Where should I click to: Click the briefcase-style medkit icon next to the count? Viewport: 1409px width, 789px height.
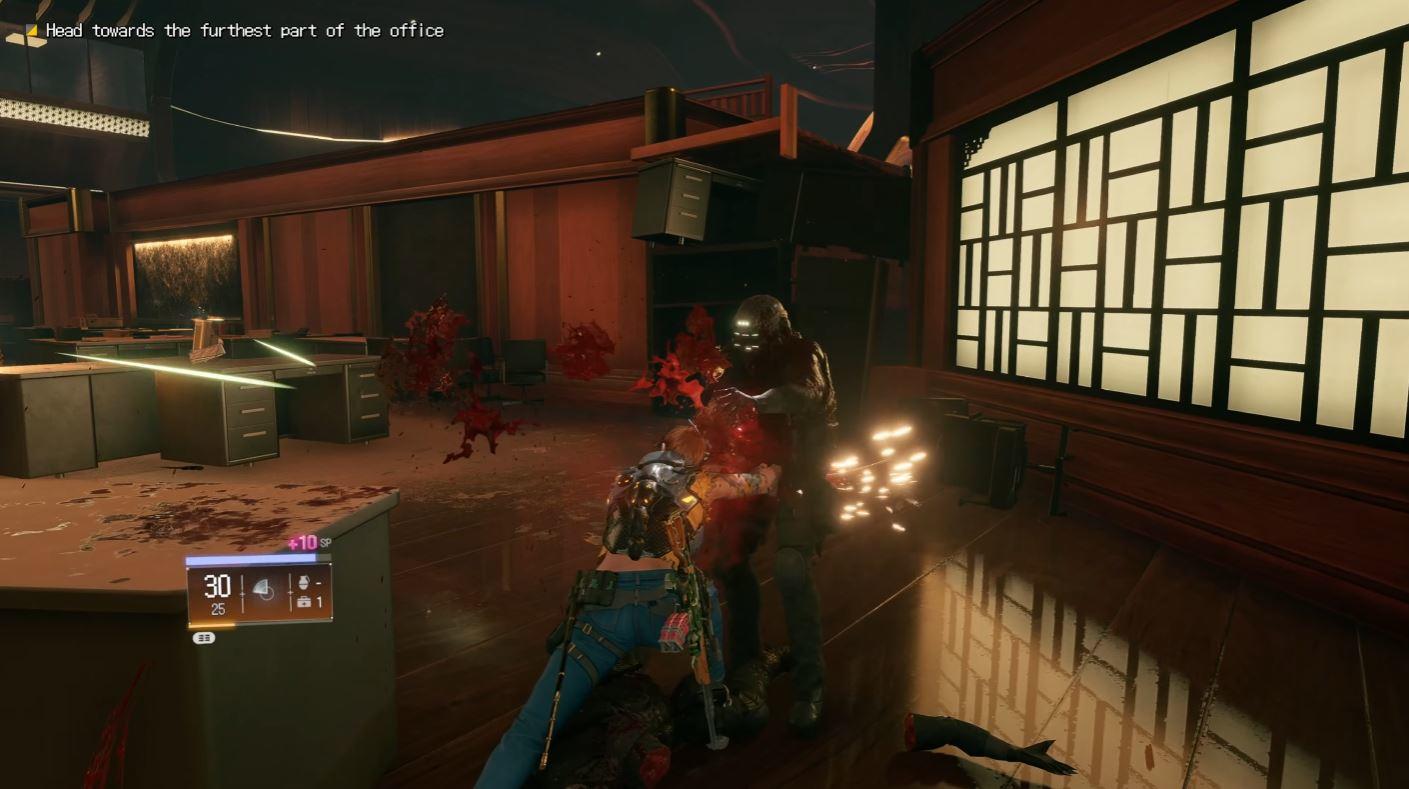[x=303, y=602]
